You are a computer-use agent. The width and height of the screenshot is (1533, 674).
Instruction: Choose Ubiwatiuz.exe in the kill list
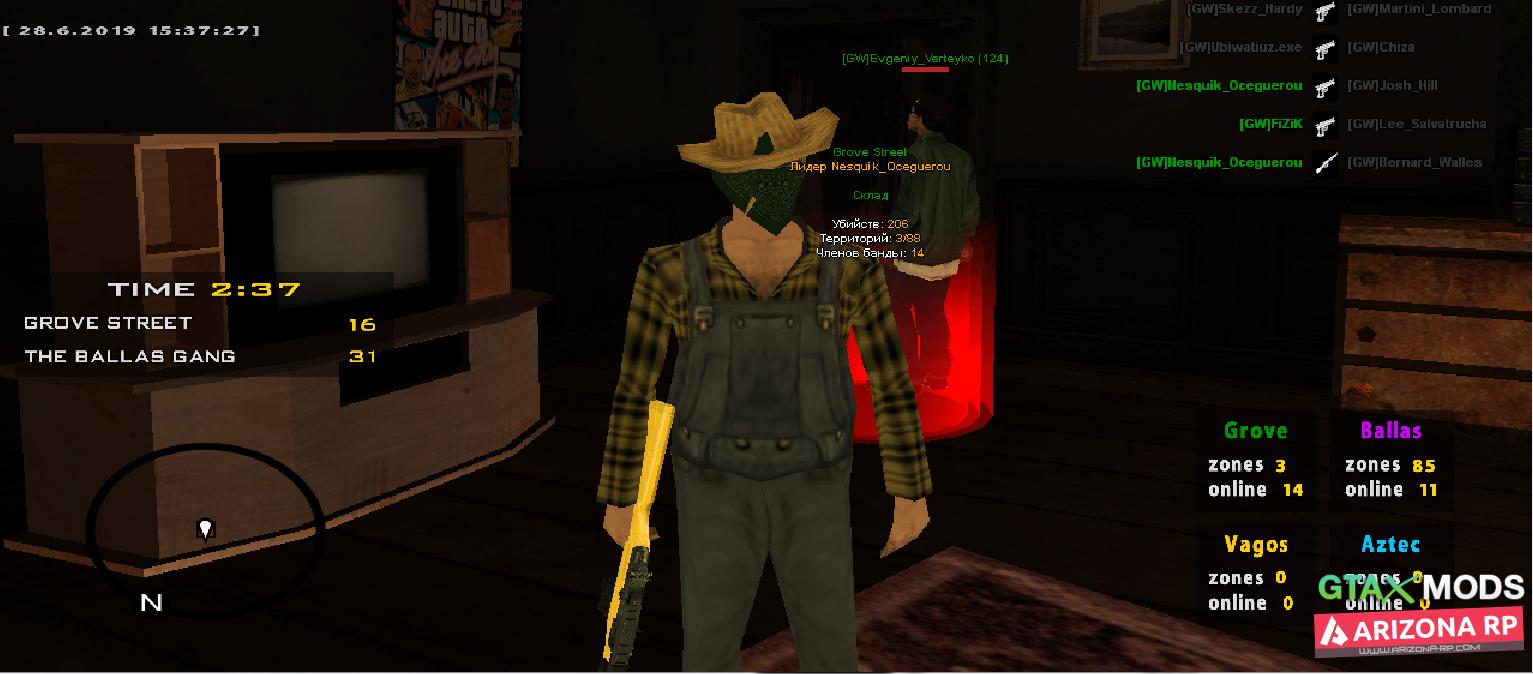pos(1240,47)
